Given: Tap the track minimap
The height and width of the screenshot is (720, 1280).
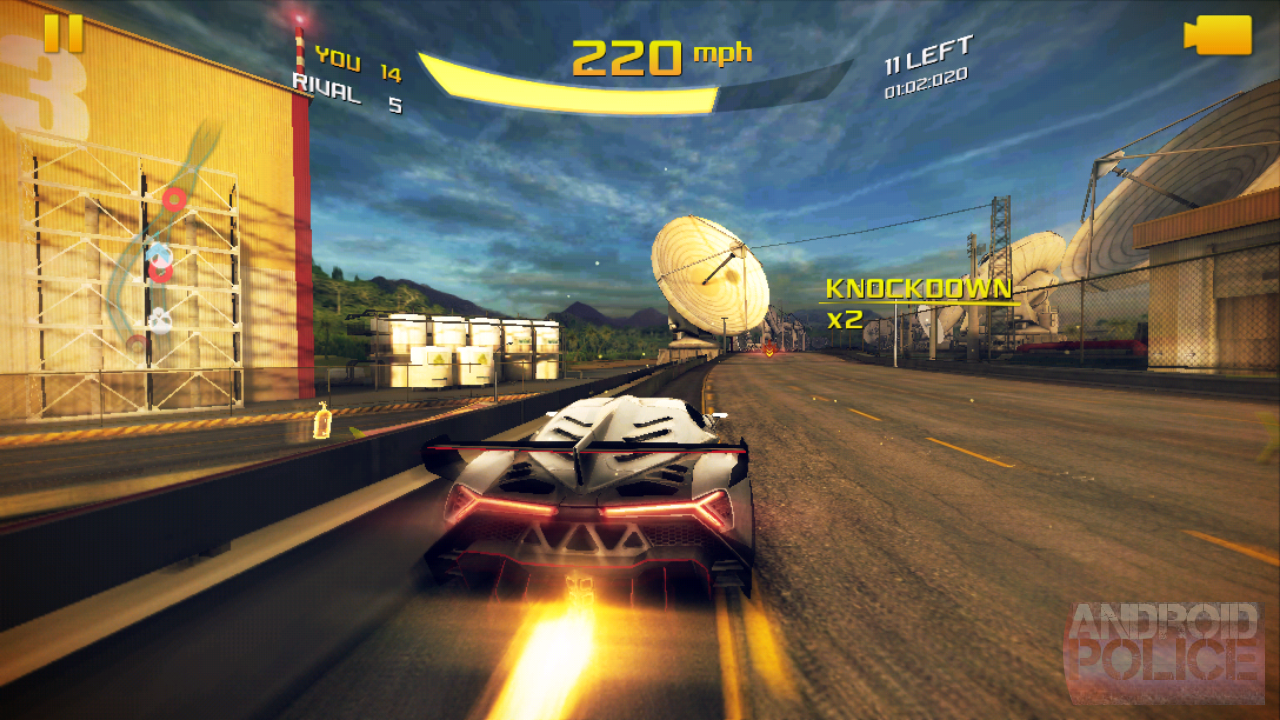Looking at the screenshot, I should tap(165, 250).
